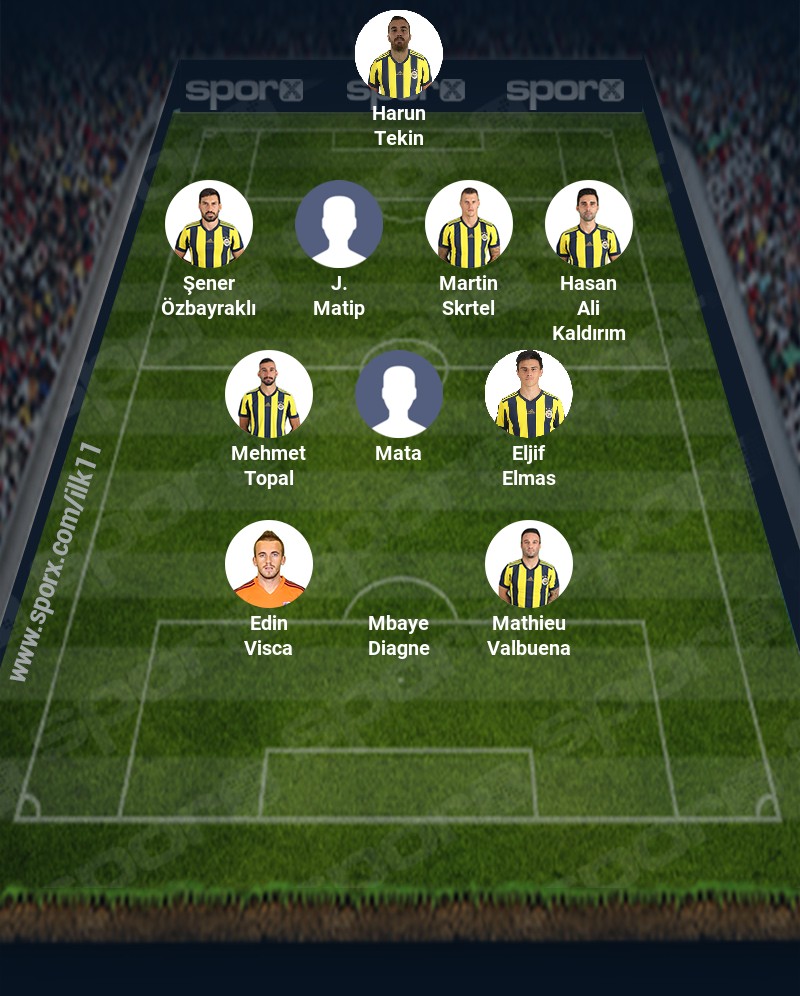800x996 pixels.
Task: Select goalkeeper Harun Tekin's portrait
Action: (399, 54)
